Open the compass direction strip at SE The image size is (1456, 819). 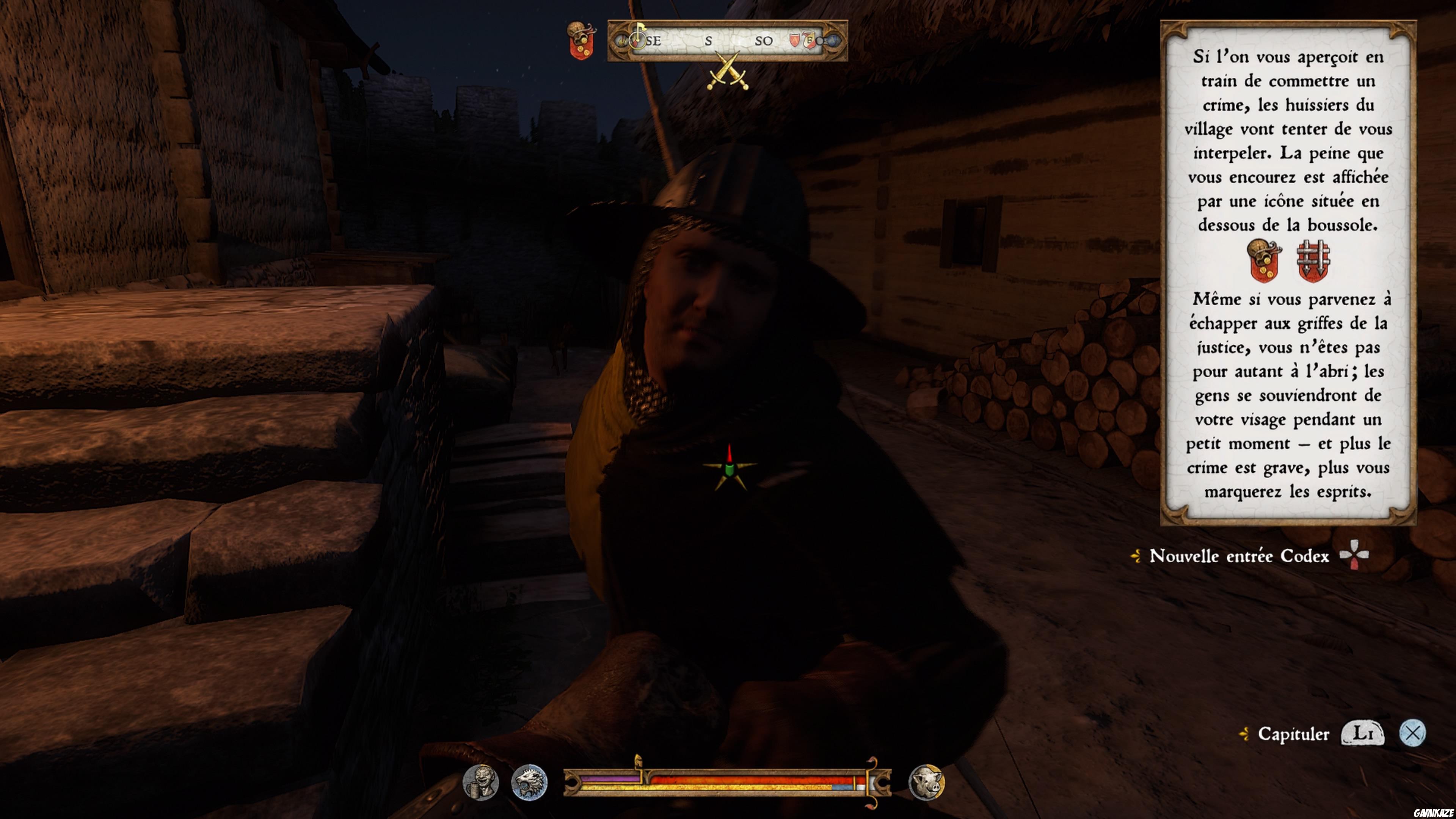(x=653, y=41)
